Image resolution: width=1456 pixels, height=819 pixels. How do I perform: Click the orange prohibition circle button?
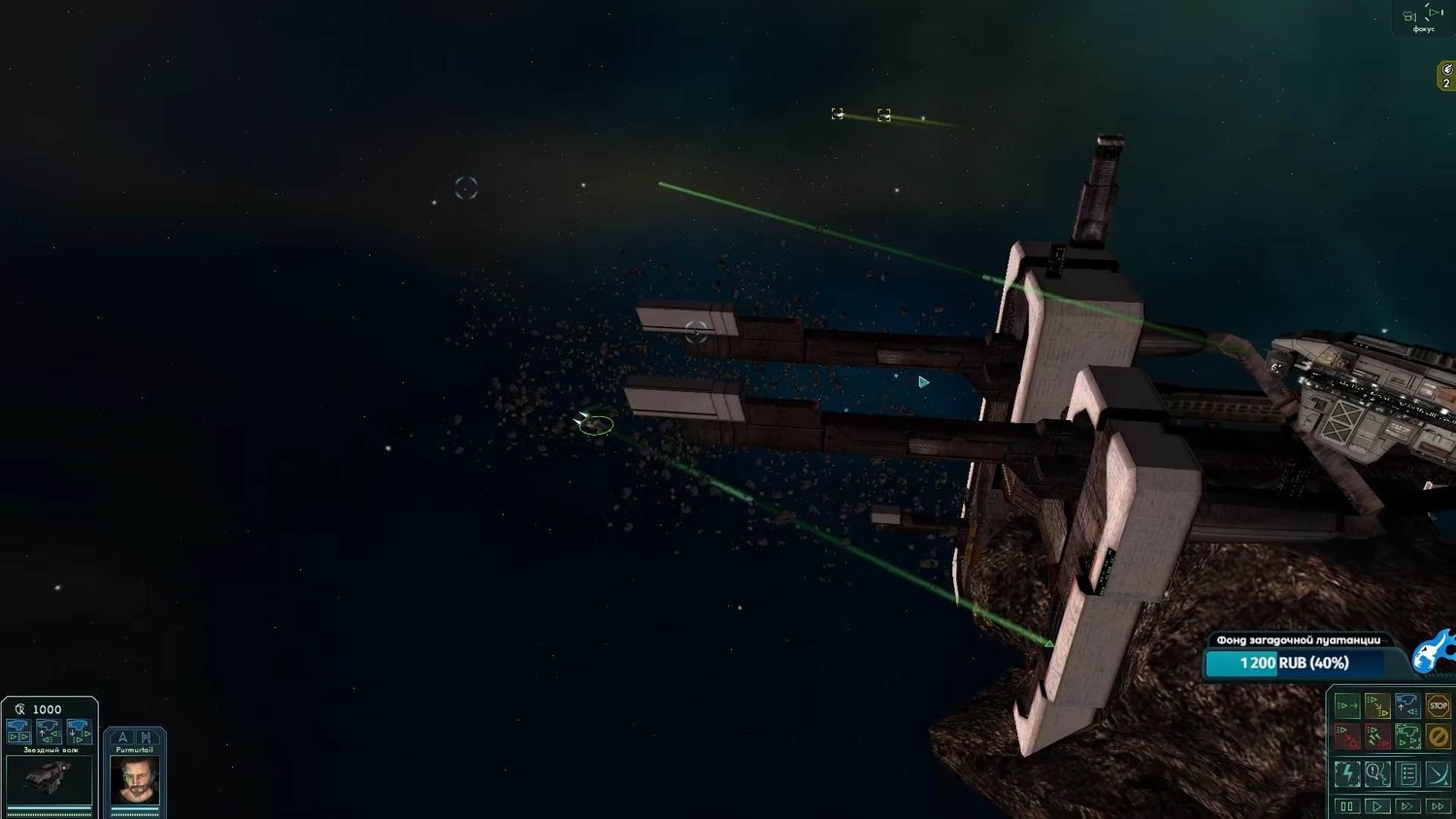(1439, 737)
